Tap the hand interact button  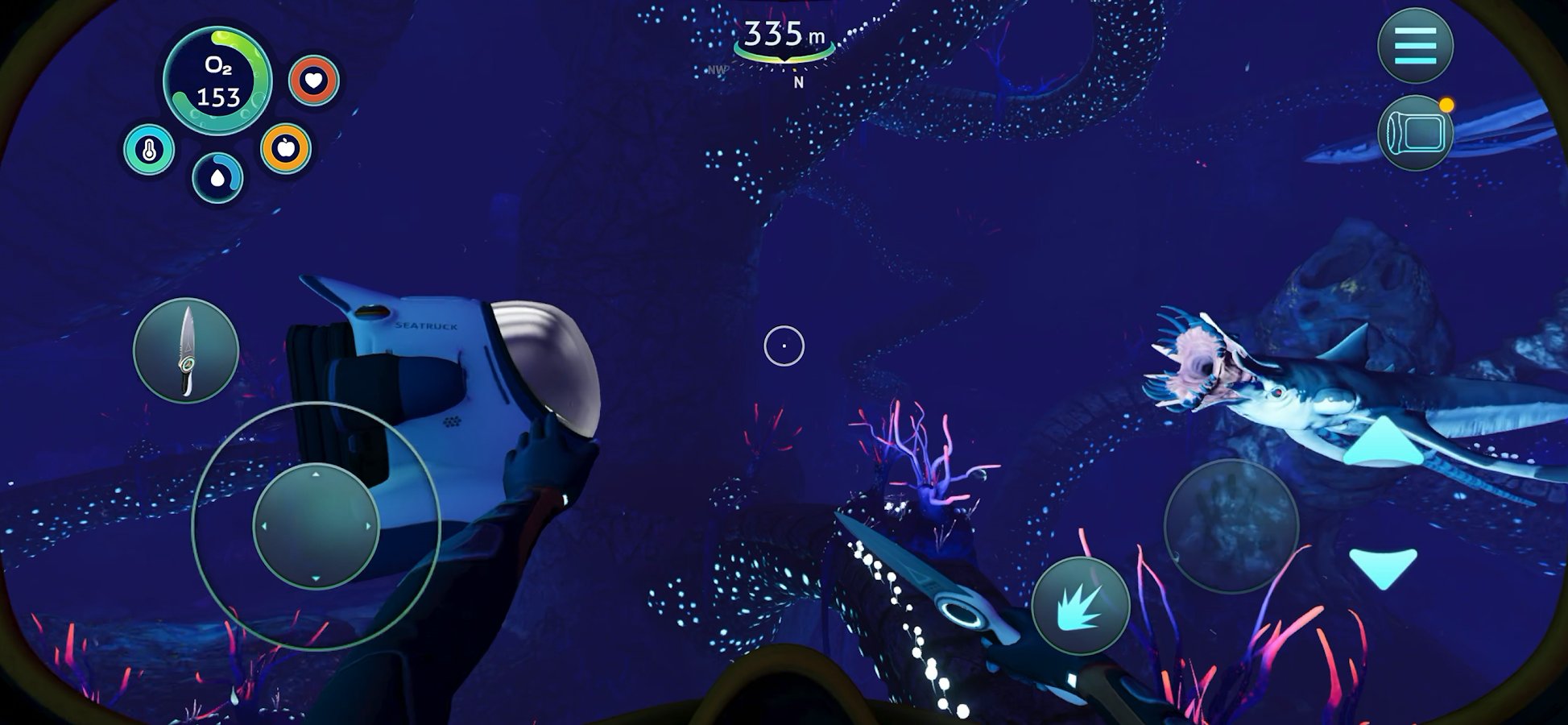[x=1231, y=526]
